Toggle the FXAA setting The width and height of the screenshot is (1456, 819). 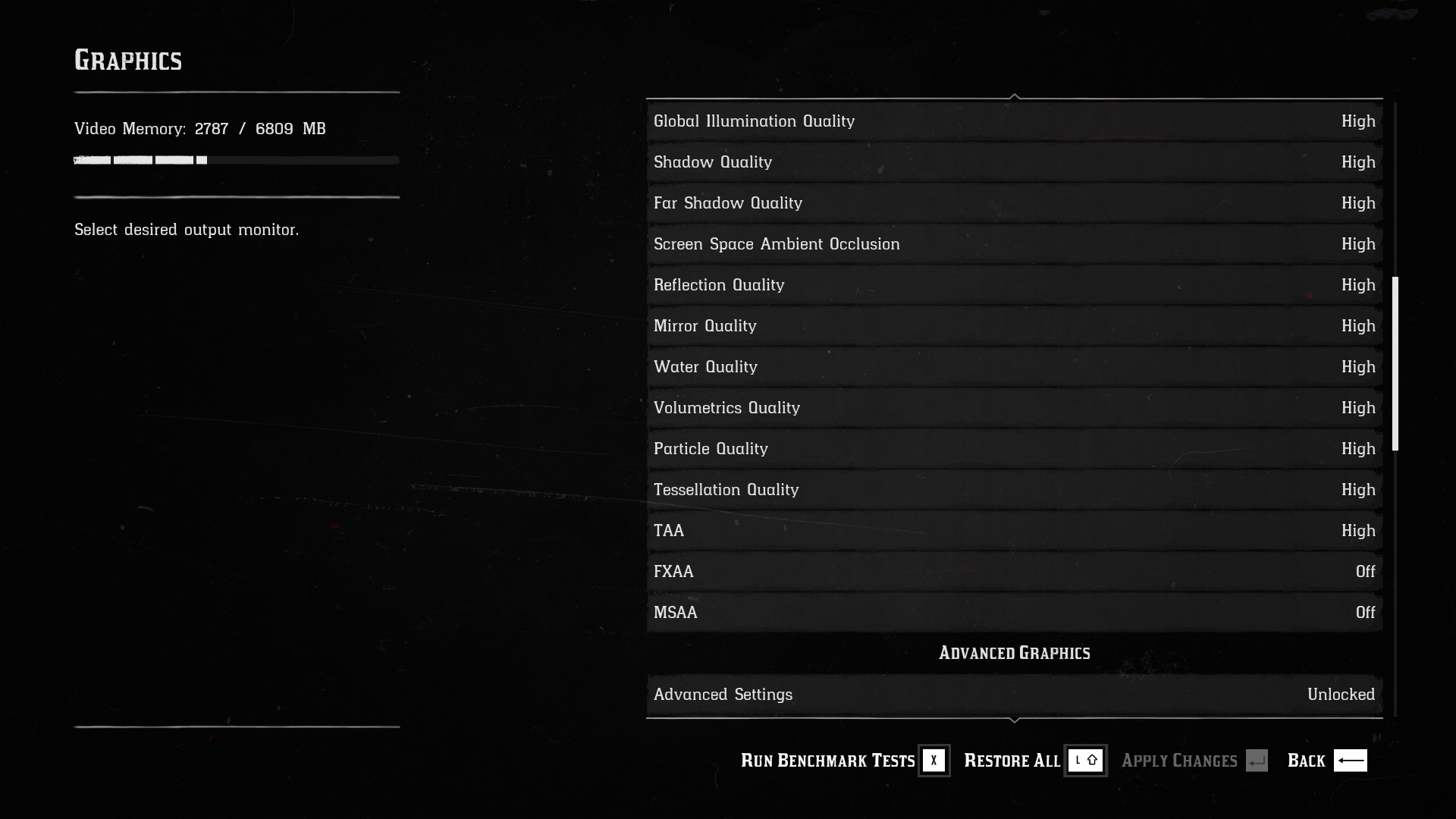click(x=1014, y=572)
